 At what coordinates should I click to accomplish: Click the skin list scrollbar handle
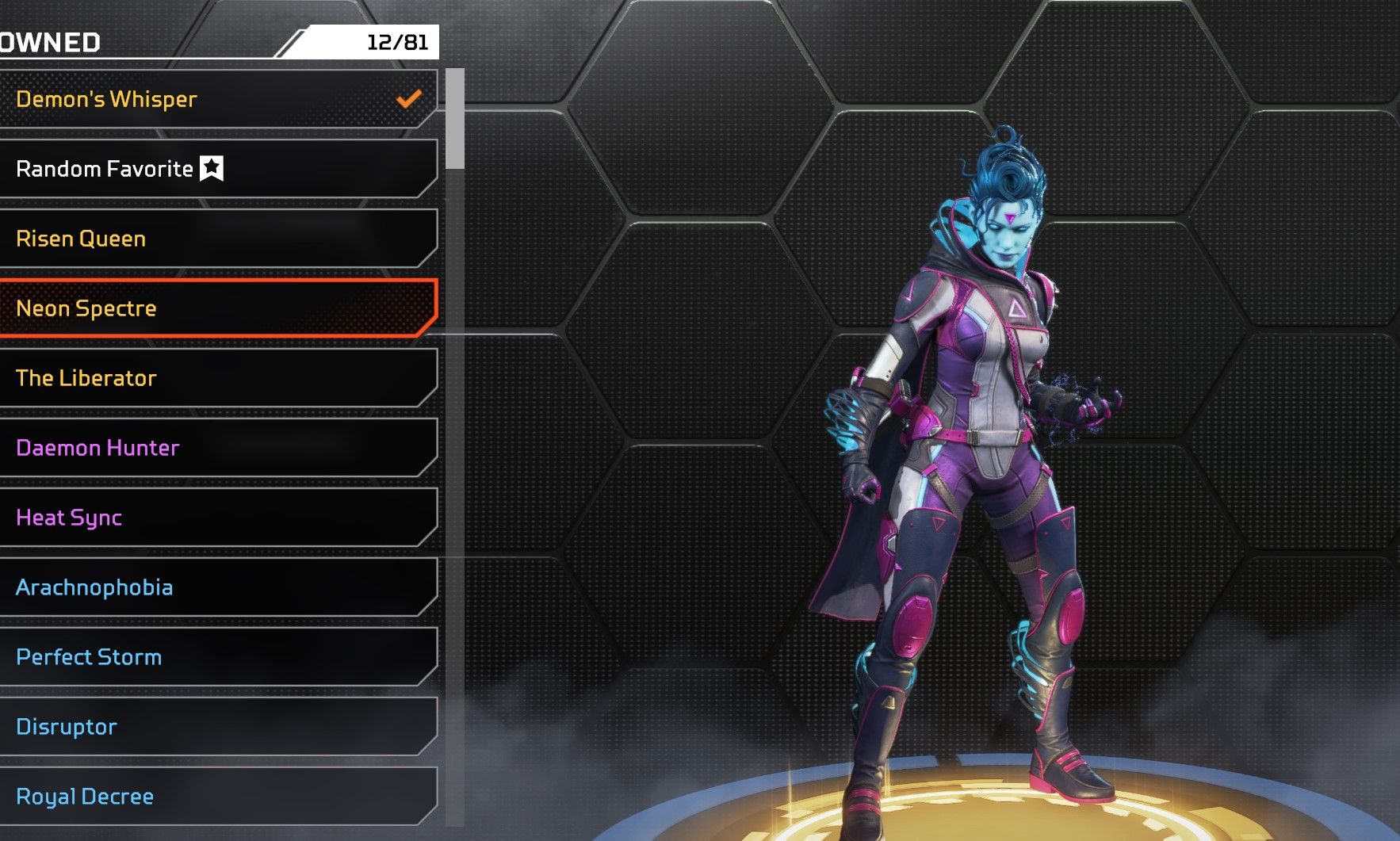[x=455, y=119]
